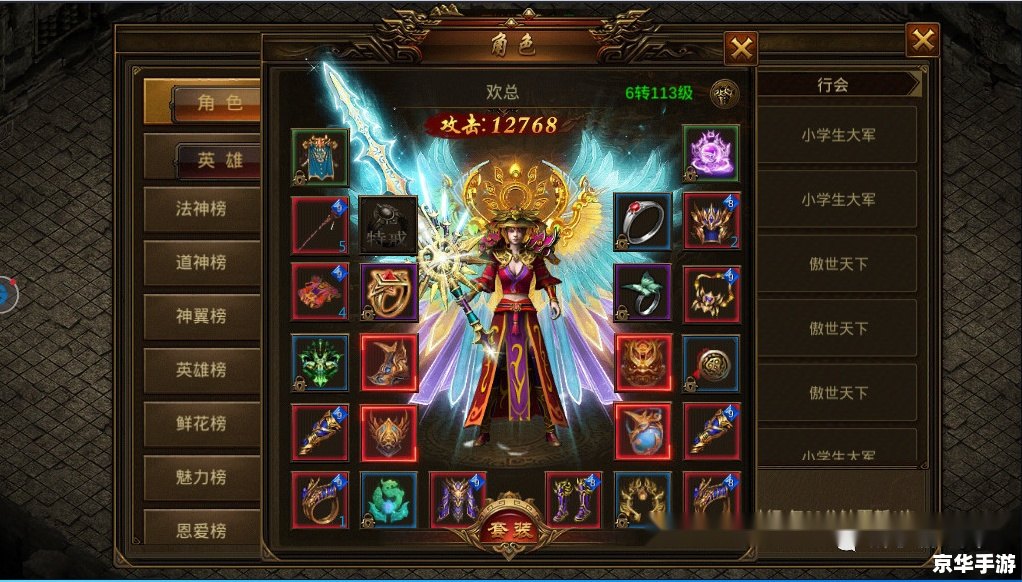
Task: Select the 英雄榜 ranking
Action: tap(201, 369)
